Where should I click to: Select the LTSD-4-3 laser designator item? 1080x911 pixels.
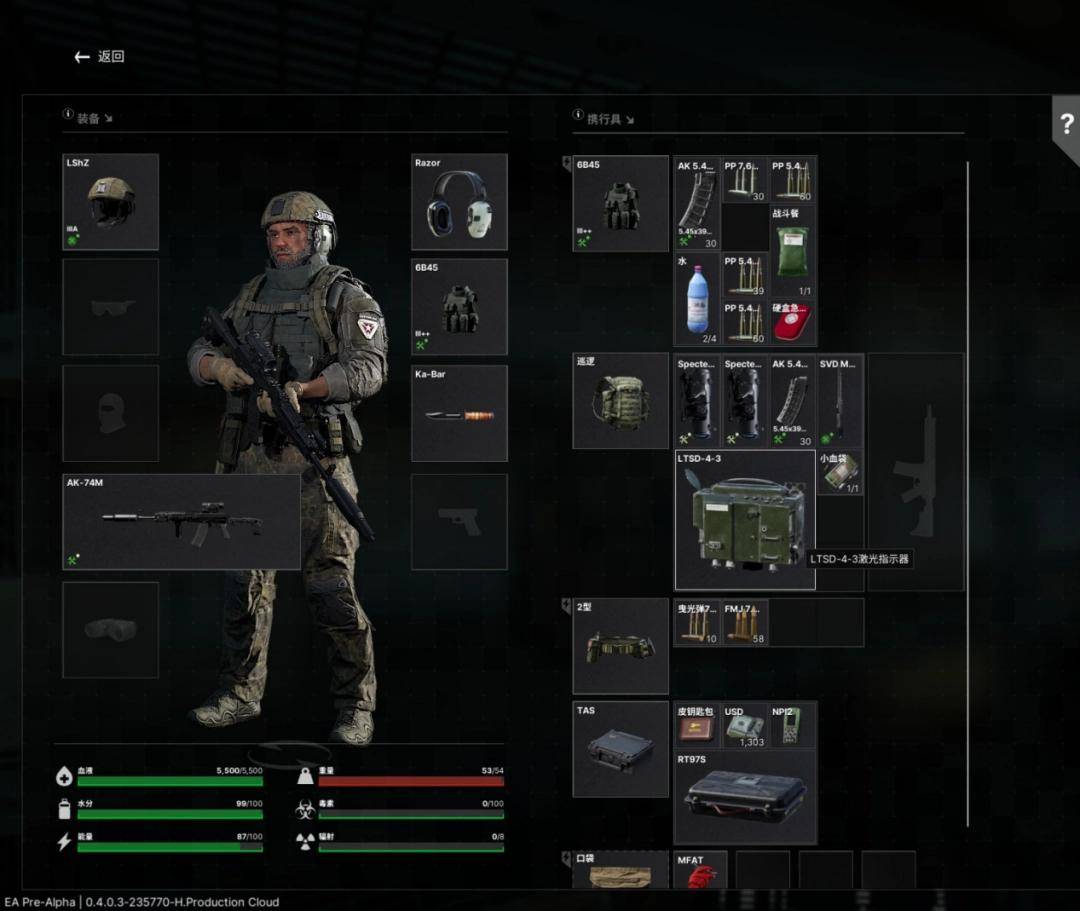click(745, 520)
